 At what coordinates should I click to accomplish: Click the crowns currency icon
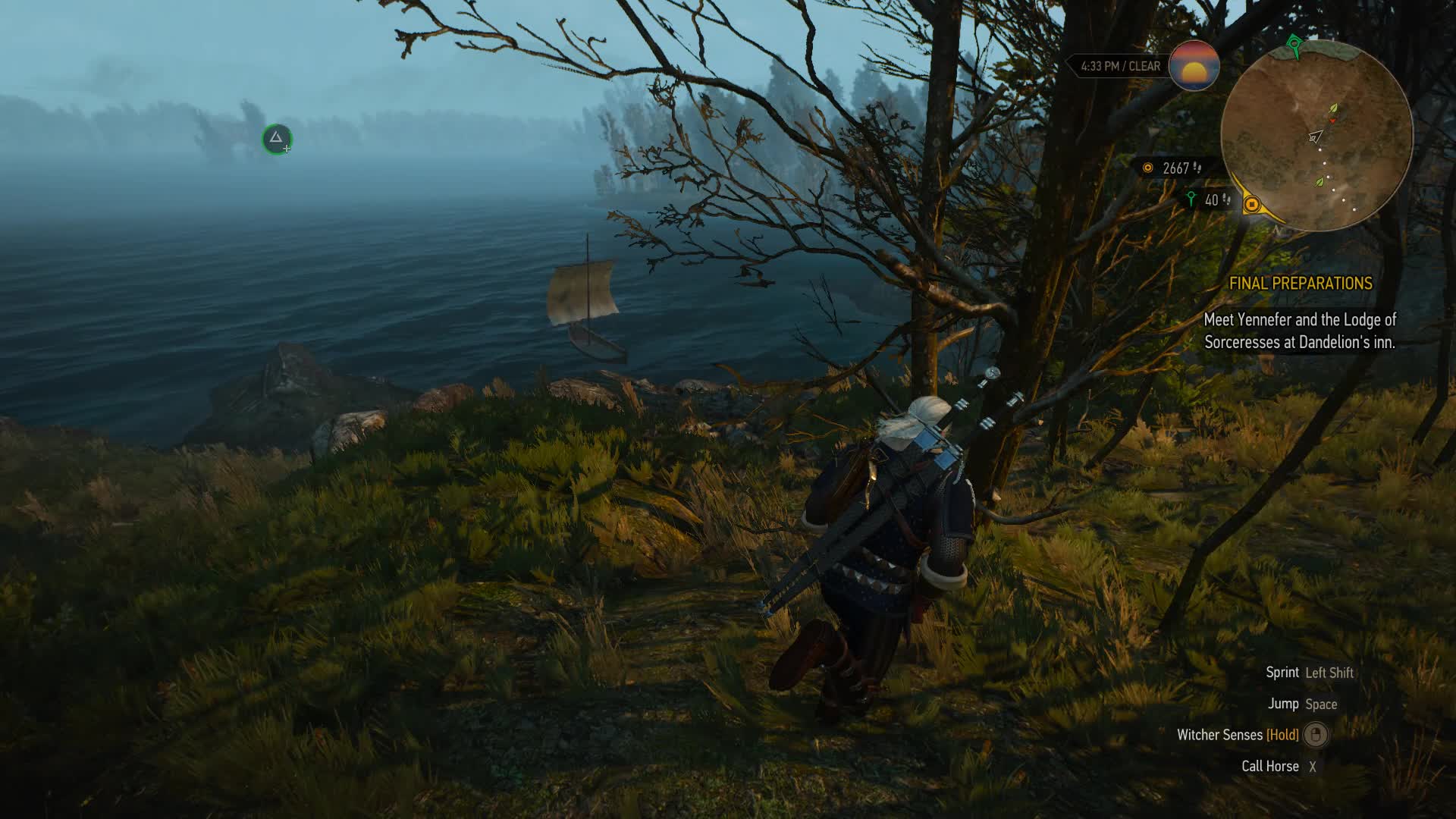pyautogui.click(x=1147, y=168)
